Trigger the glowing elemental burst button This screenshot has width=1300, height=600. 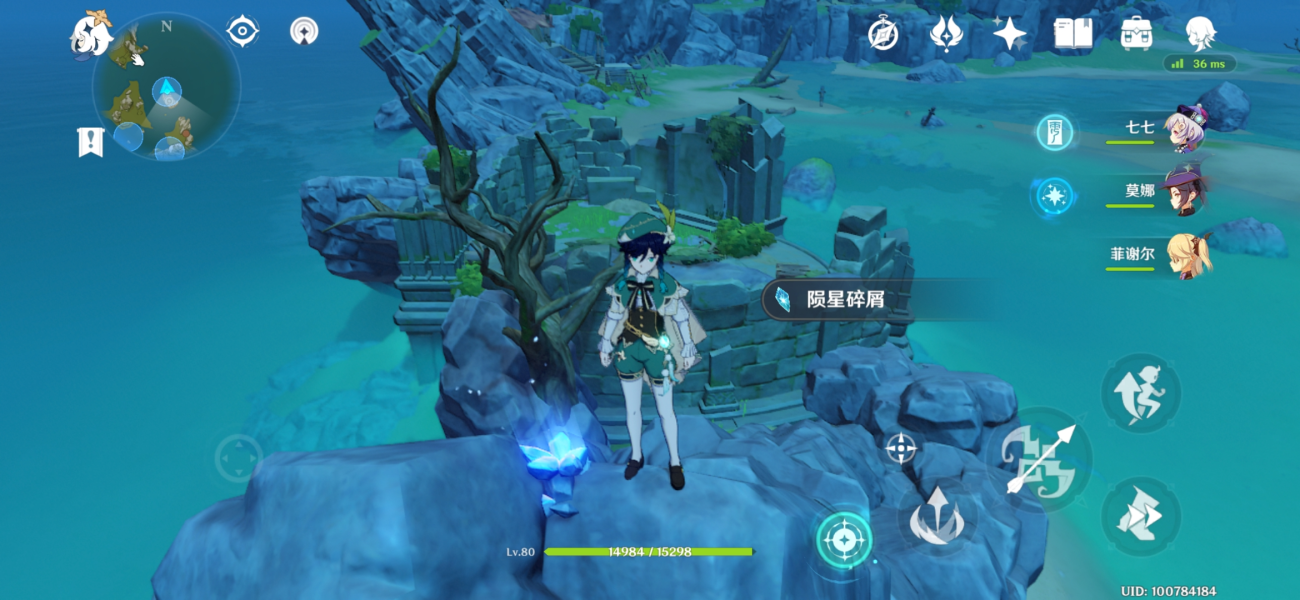click(x=845, y=540)
